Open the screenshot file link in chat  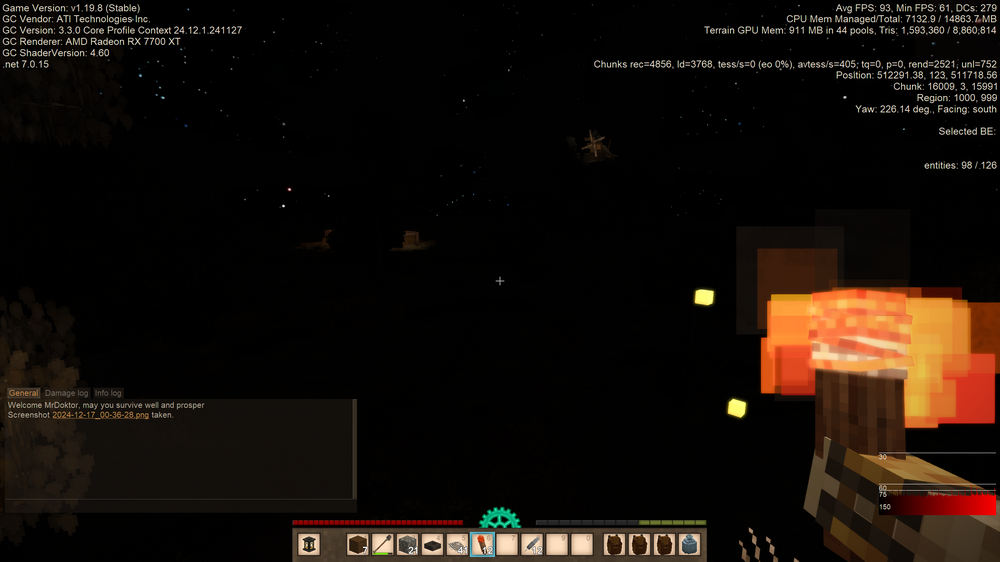click(101, 414)
